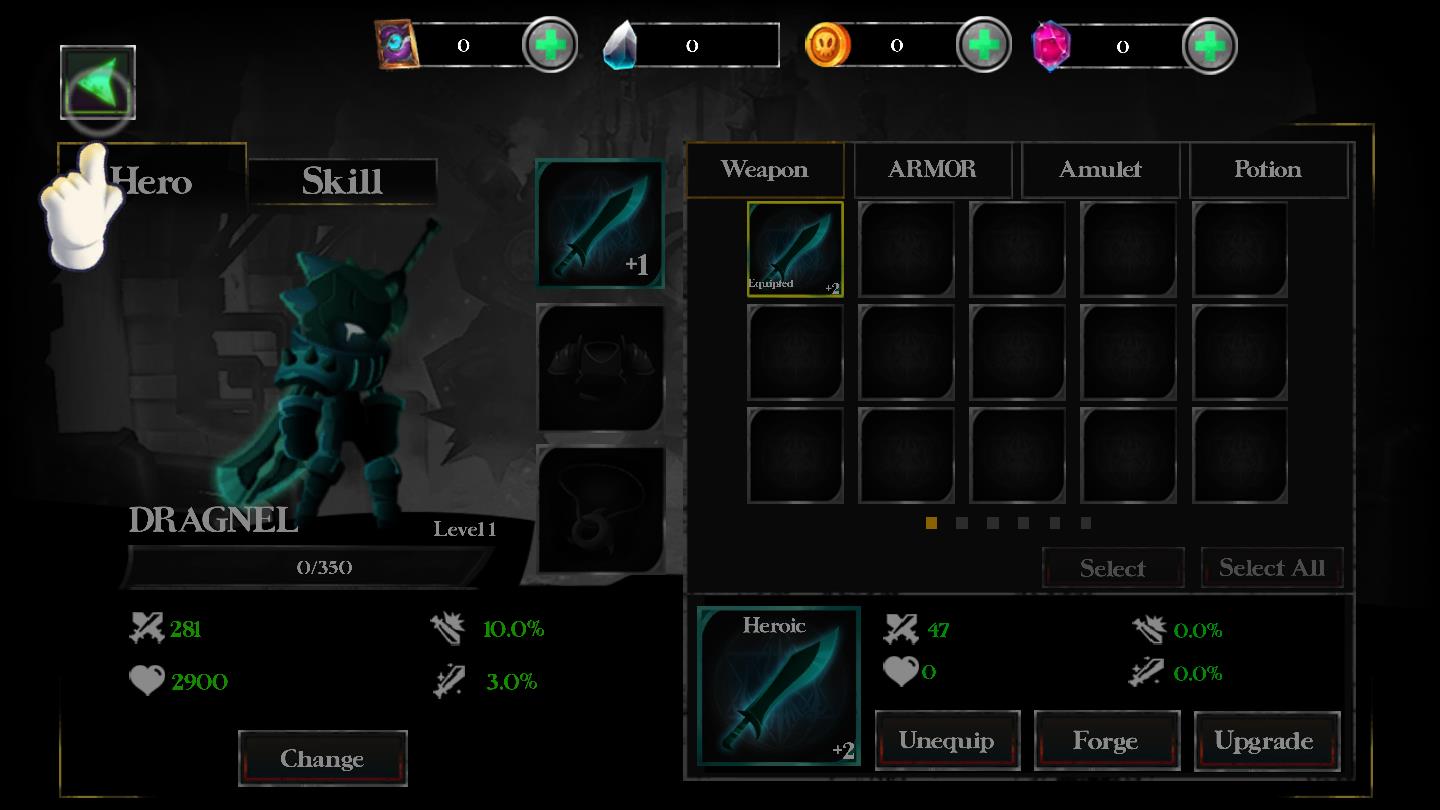
Task: Click the hero's equipped weapon slot
Action: [x=600, y=224]
